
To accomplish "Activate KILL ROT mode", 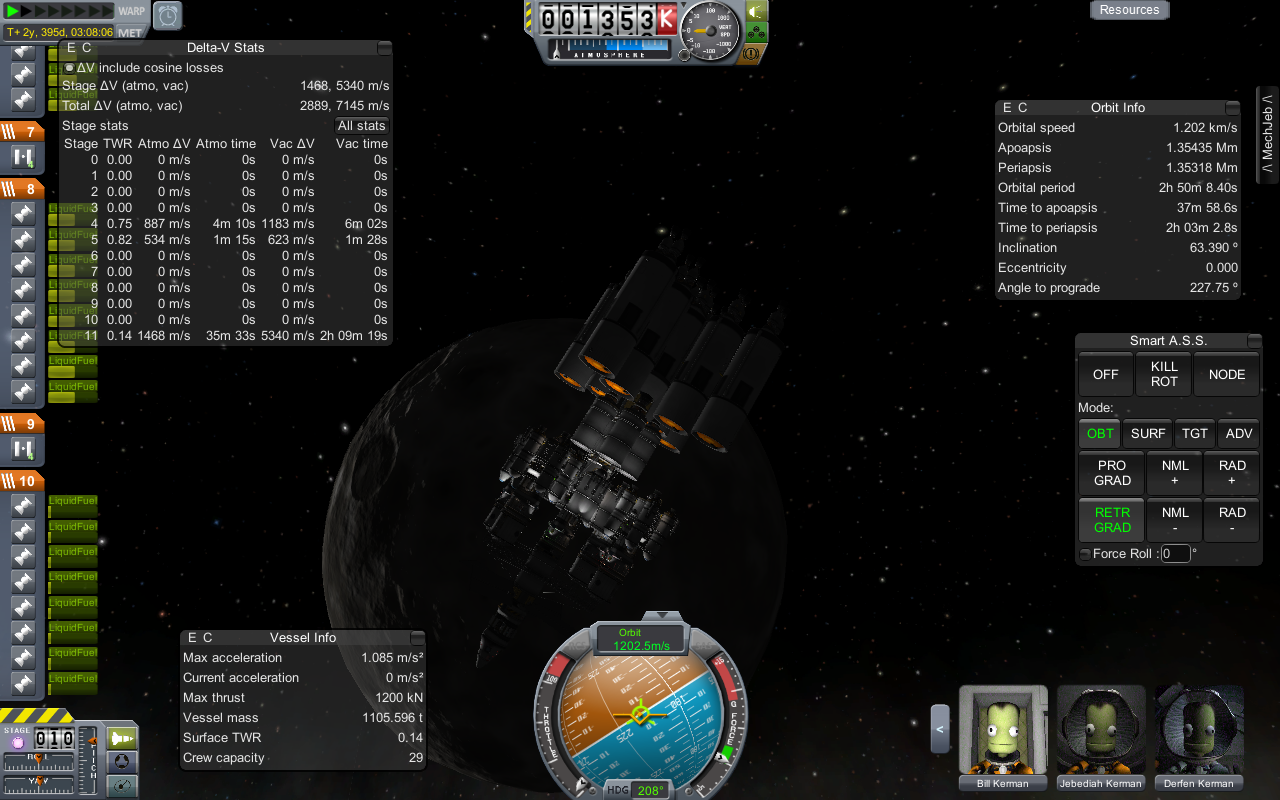I will pos(1164,374).
